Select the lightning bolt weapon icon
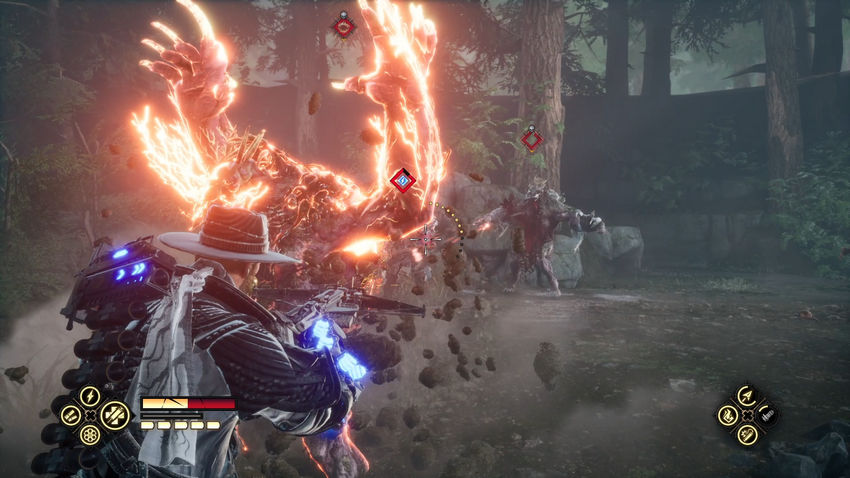 [90, 396]
